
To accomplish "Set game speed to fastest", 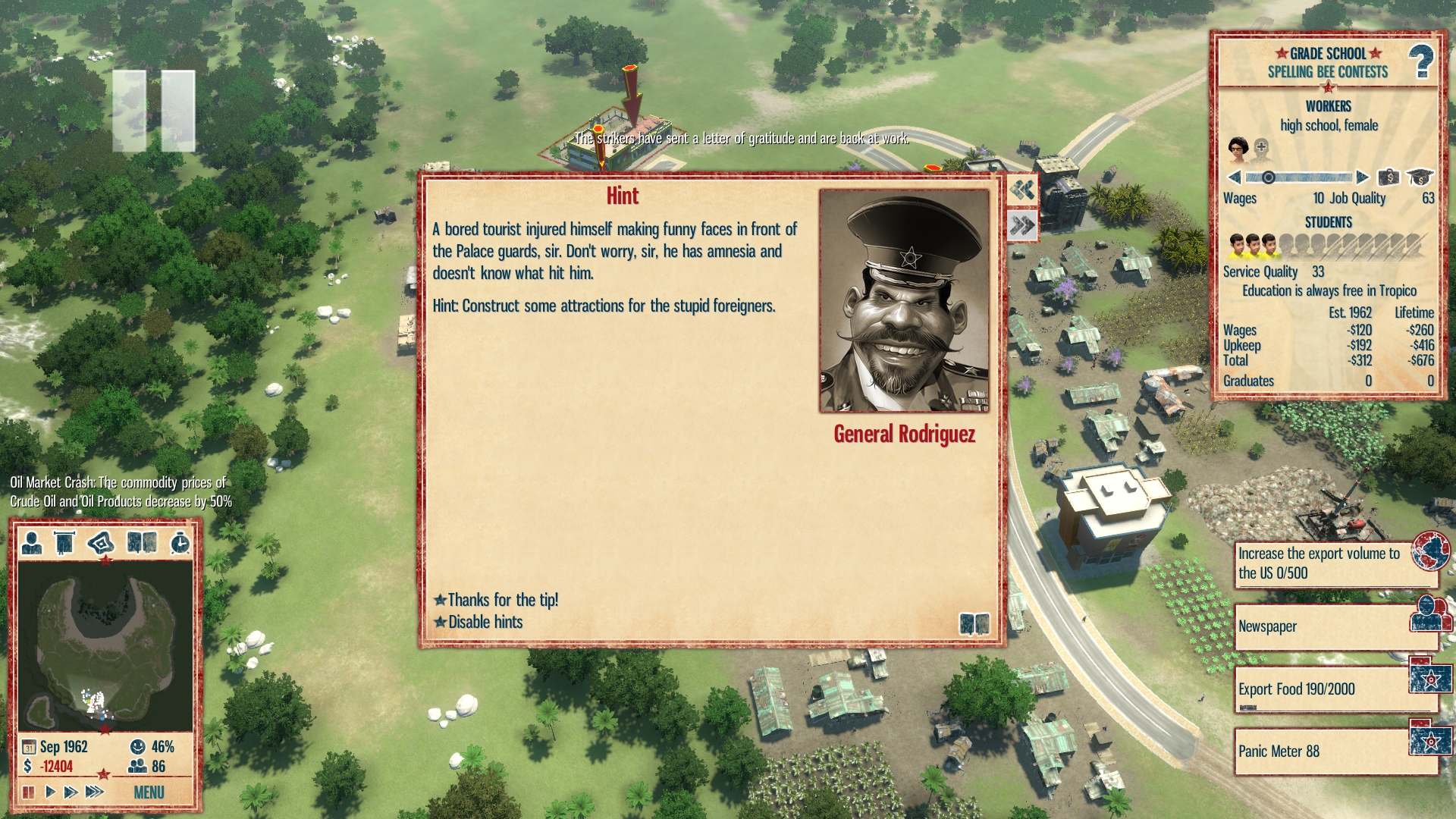I will pyautogui.click(x=94, y=792).
